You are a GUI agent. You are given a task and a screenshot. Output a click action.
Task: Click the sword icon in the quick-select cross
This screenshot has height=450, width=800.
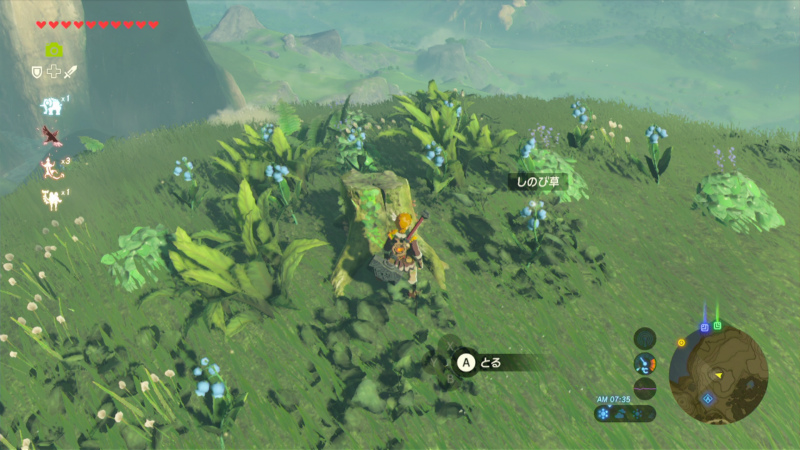(x=70, y=71)
